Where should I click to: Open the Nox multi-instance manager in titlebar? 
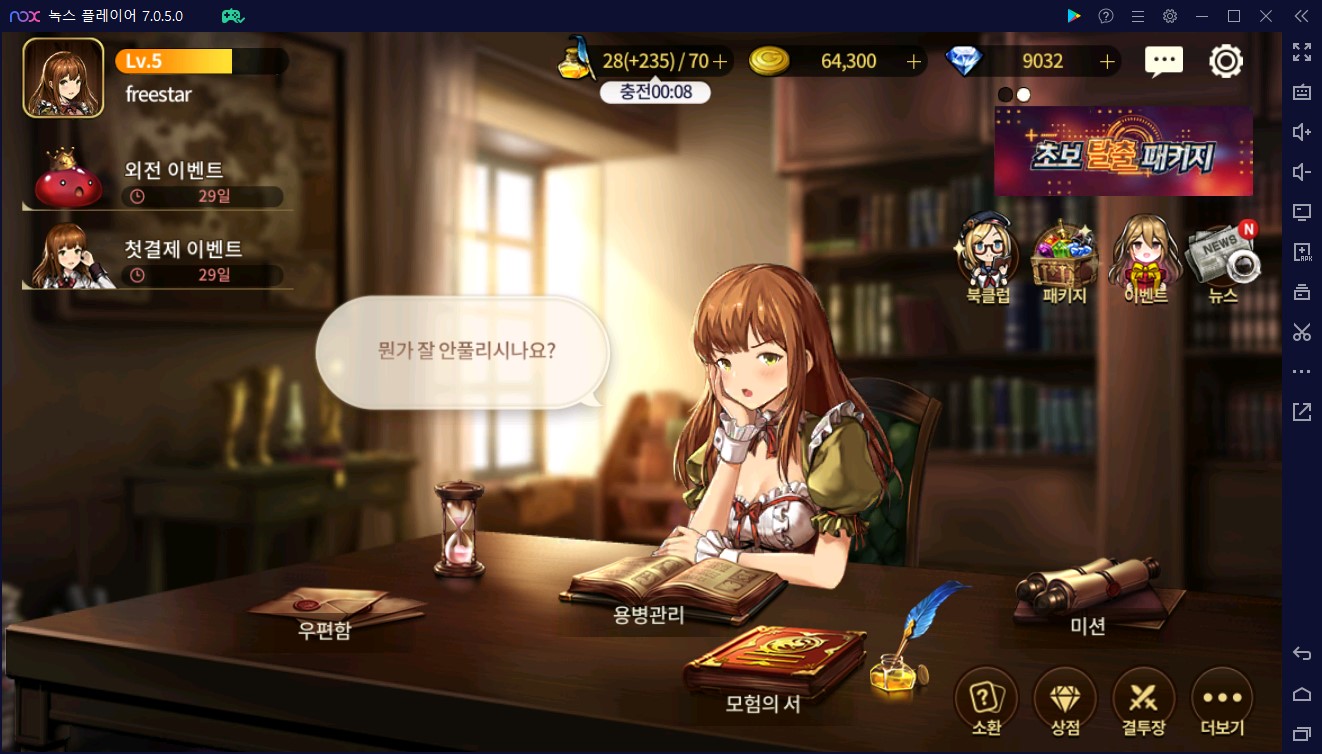232,15
